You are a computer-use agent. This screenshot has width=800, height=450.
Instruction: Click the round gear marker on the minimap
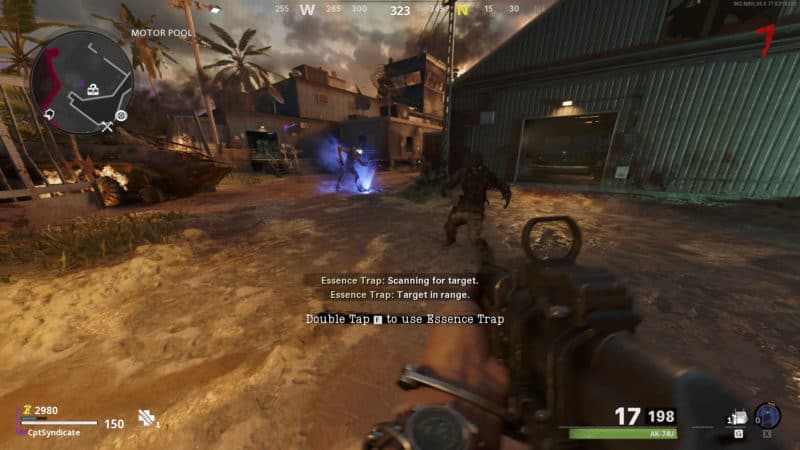tap(121, 115)
